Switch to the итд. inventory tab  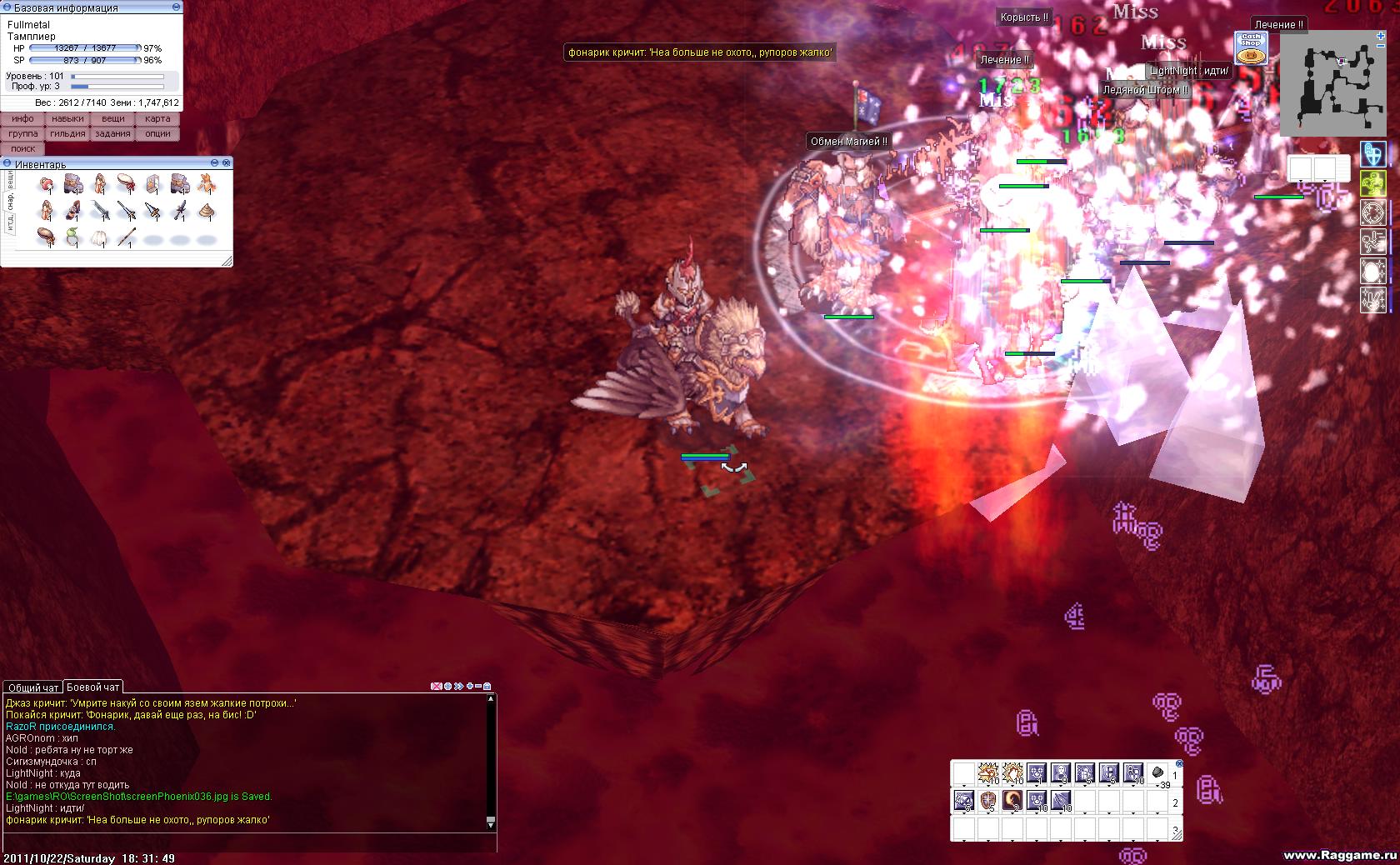(9, 222)
